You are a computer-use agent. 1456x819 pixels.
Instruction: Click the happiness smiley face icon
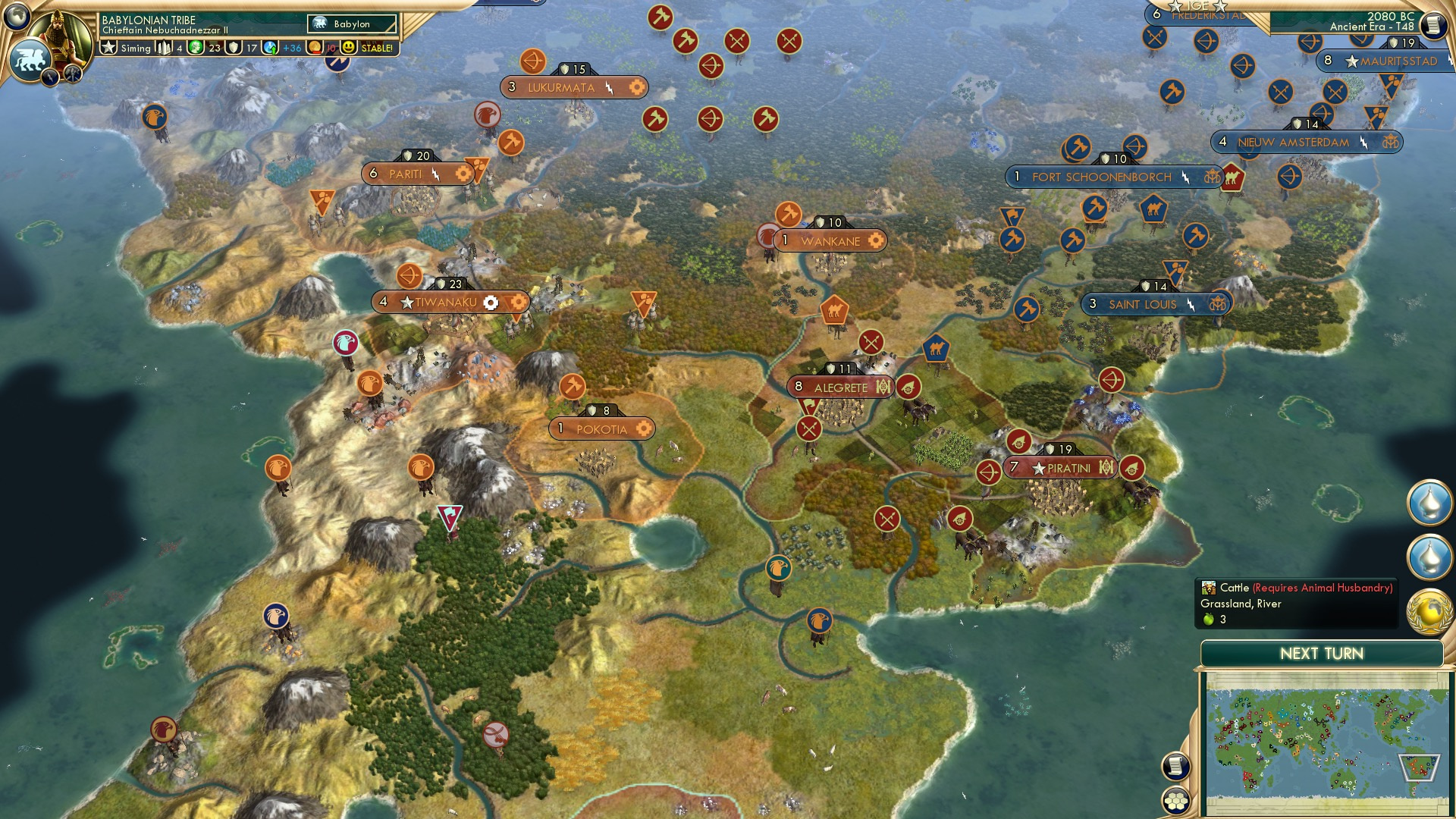tap(348, 47)
